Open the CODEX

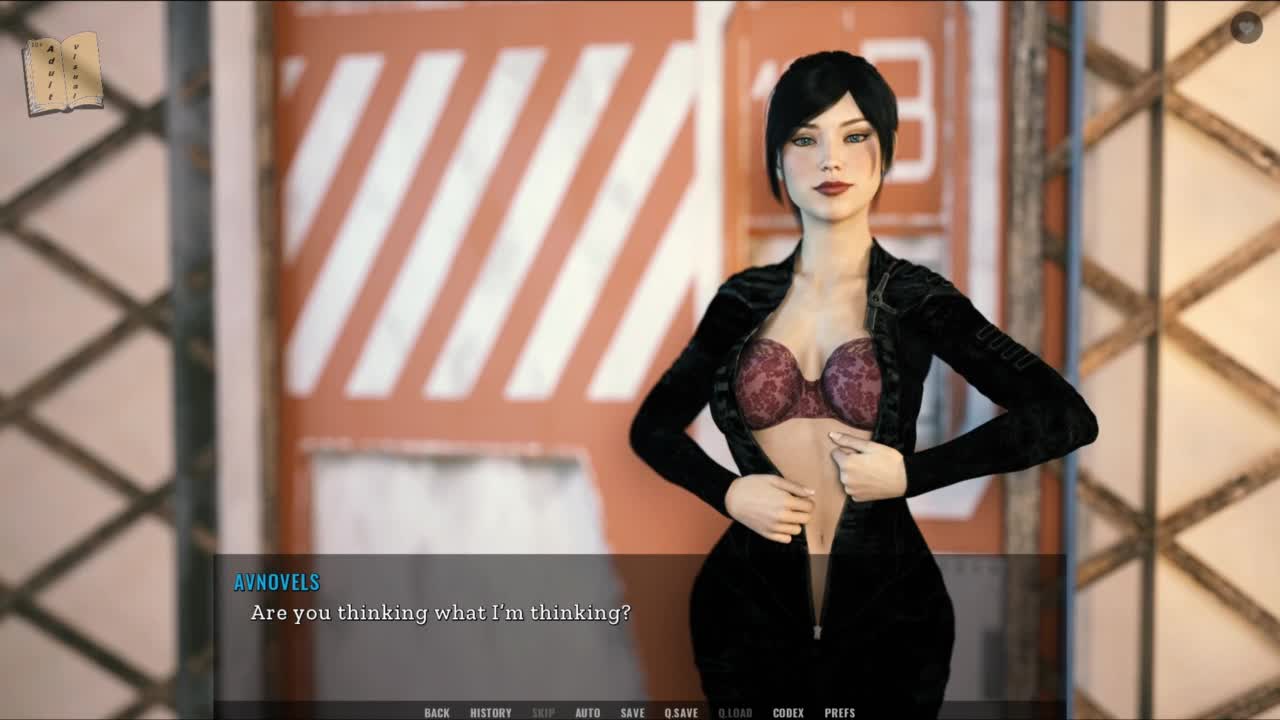pos(788,712)
